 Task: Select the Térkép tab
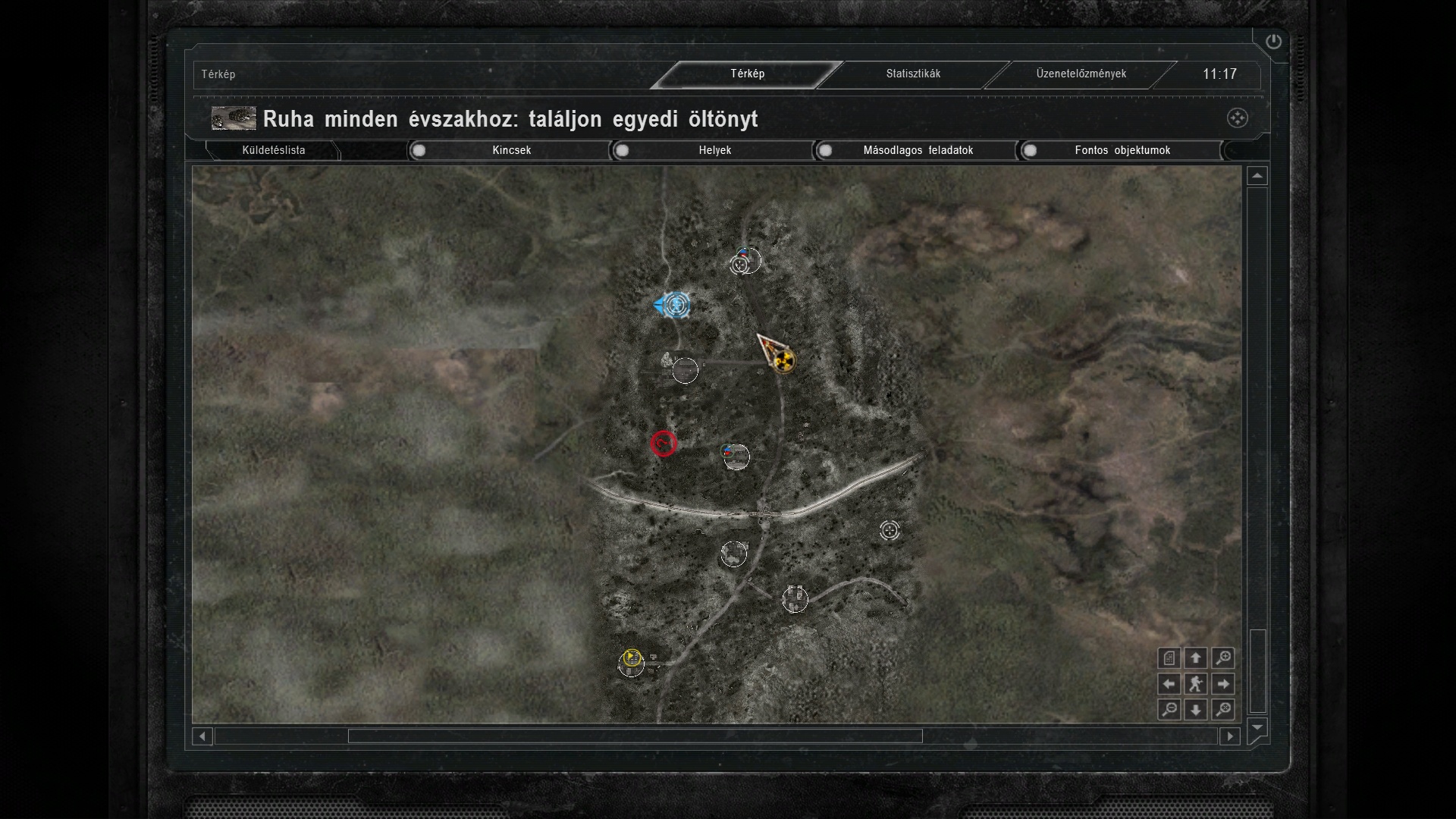point(747,74)
